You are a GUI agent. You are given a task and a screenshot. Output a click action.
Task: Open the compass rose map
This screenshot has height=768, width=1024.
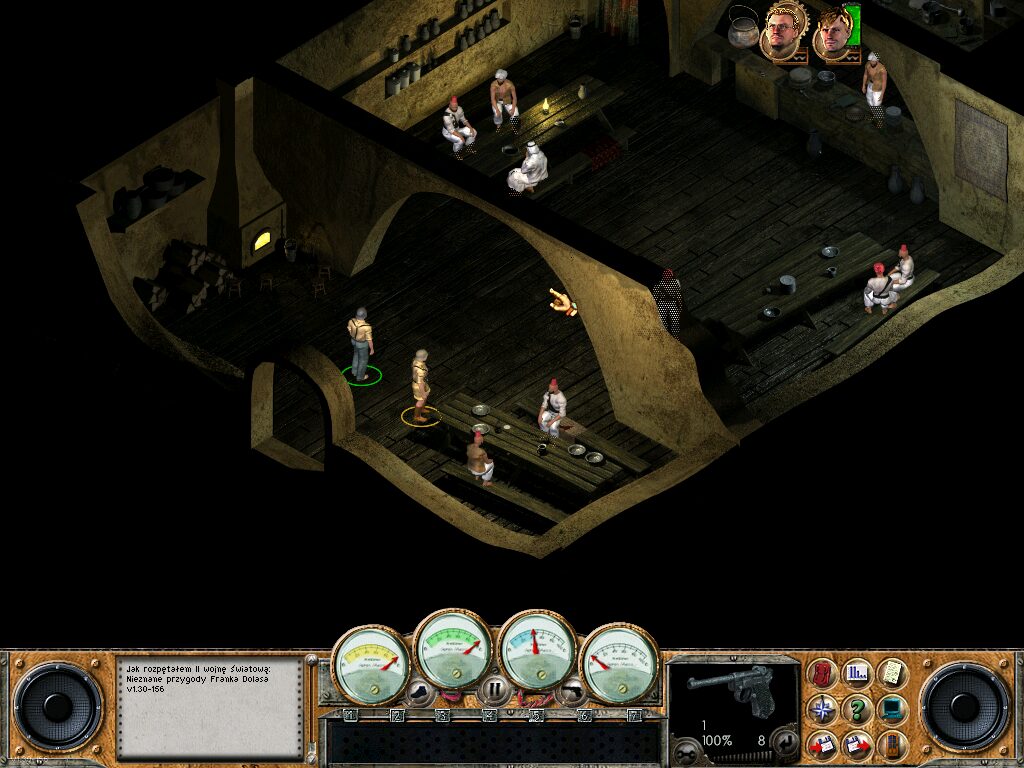coord(823,710)
